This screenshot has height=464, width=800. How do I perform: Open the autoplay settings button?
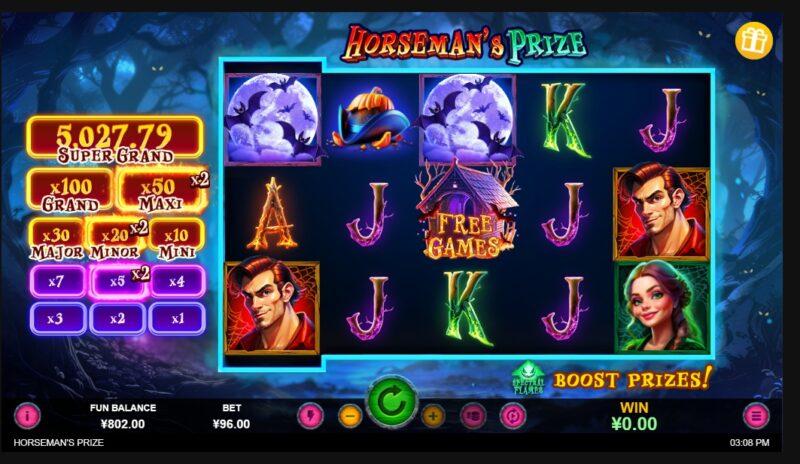click(x=511, y=415)
